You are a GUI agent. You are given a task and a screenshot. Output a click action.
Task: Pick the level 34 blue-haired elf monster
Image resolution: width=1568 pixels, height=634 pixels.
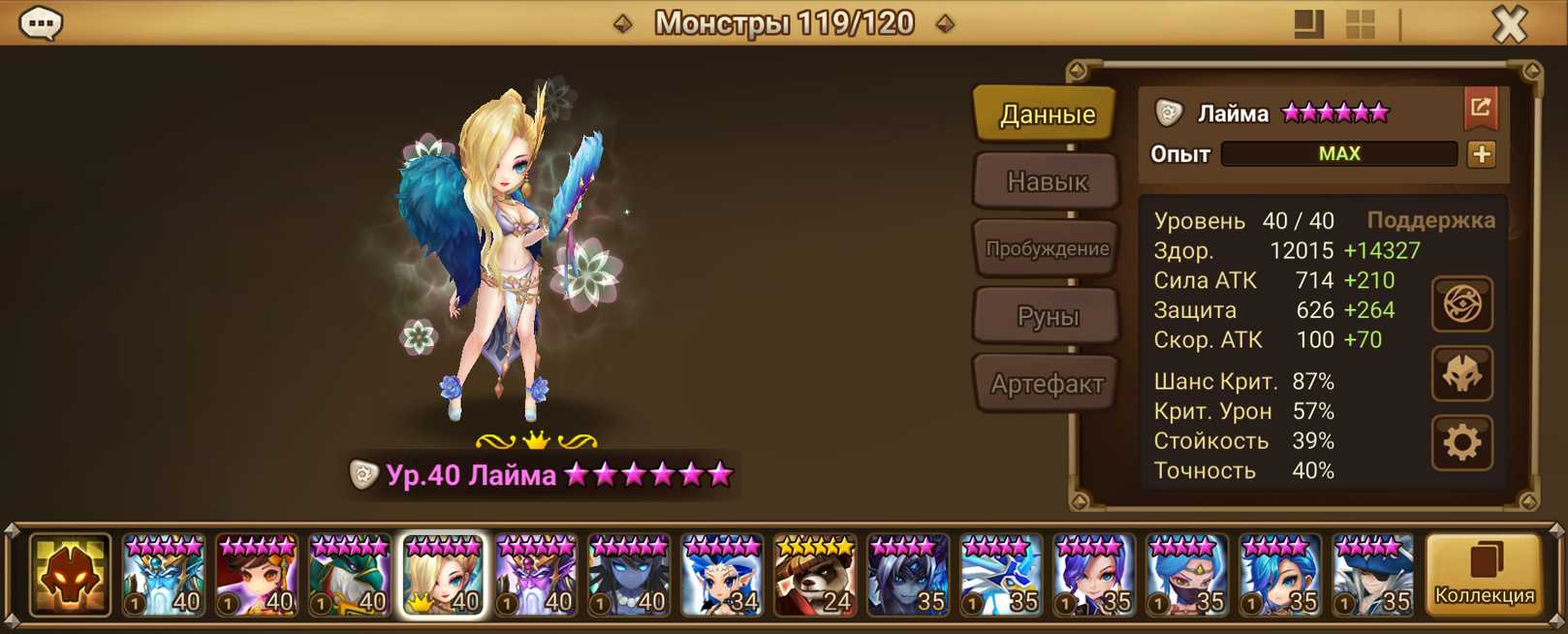tap(722, 576)
